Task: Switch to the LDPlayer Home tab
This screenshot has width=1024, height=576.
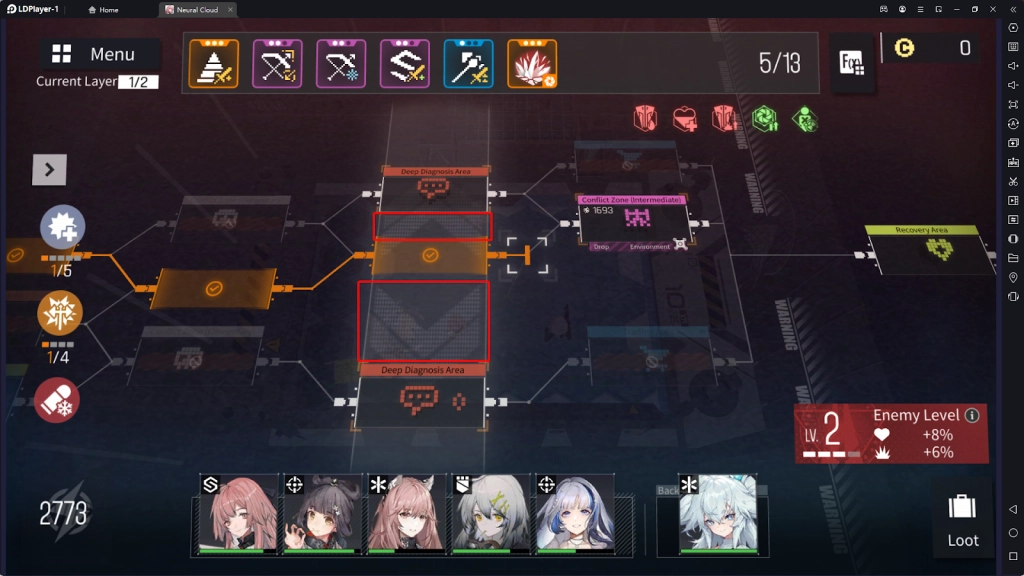Action: 103,10
